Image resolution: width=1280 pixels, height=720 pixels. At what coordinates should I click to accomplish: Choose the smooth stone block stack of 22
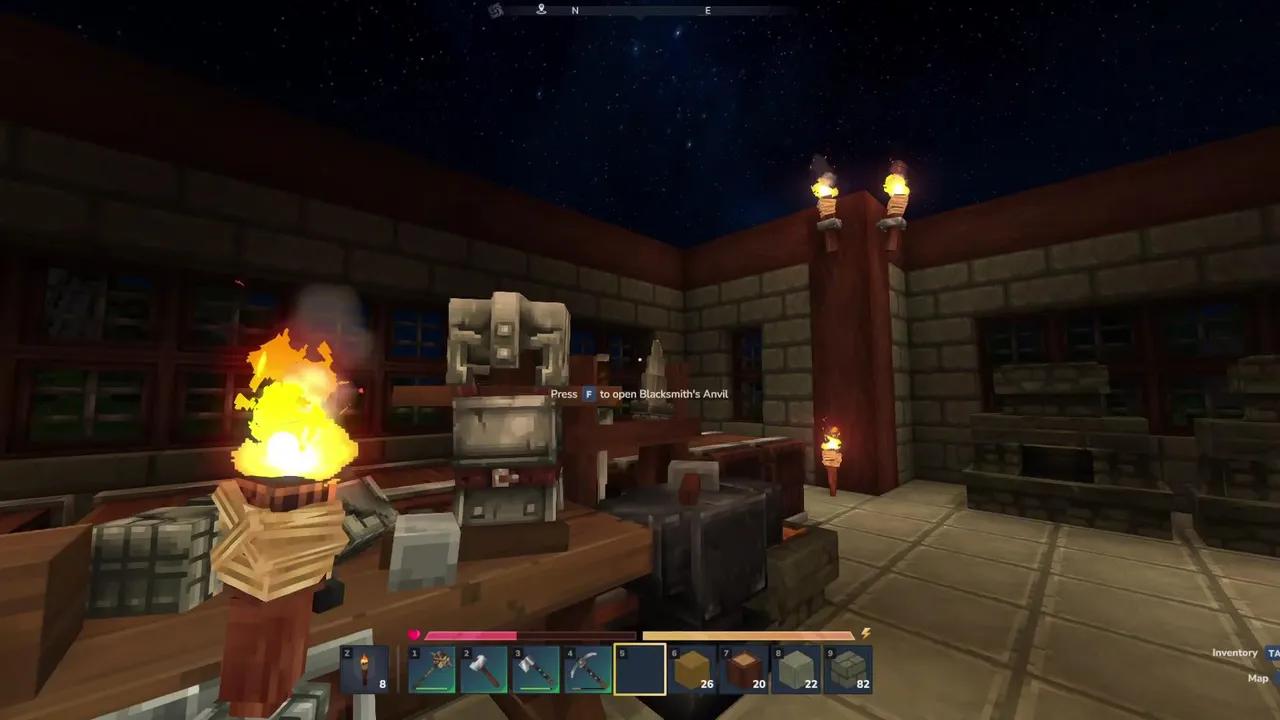(x=796, y=669)
